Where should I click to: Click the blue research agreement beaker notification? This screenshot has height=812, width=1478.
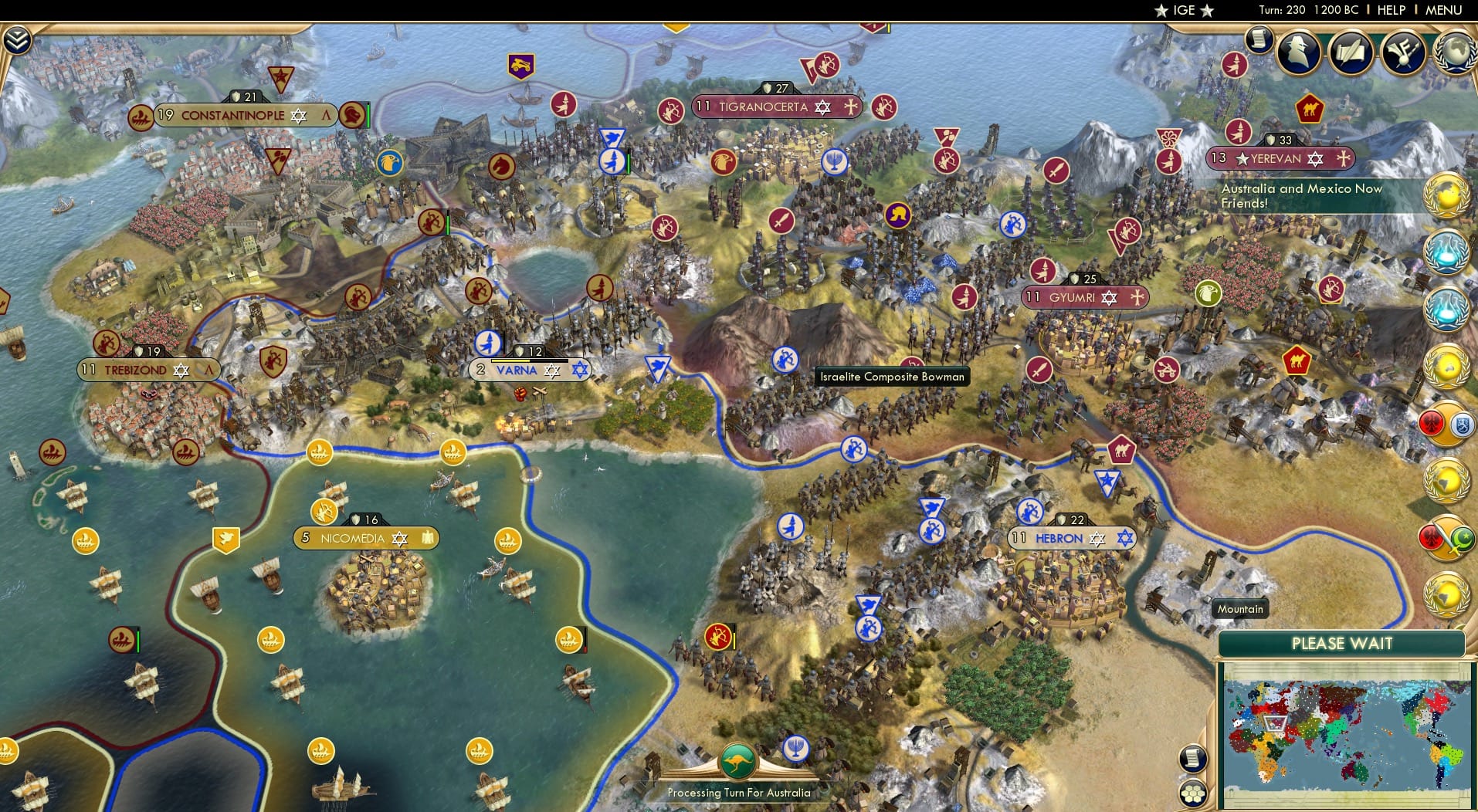tap(1449, 252)
